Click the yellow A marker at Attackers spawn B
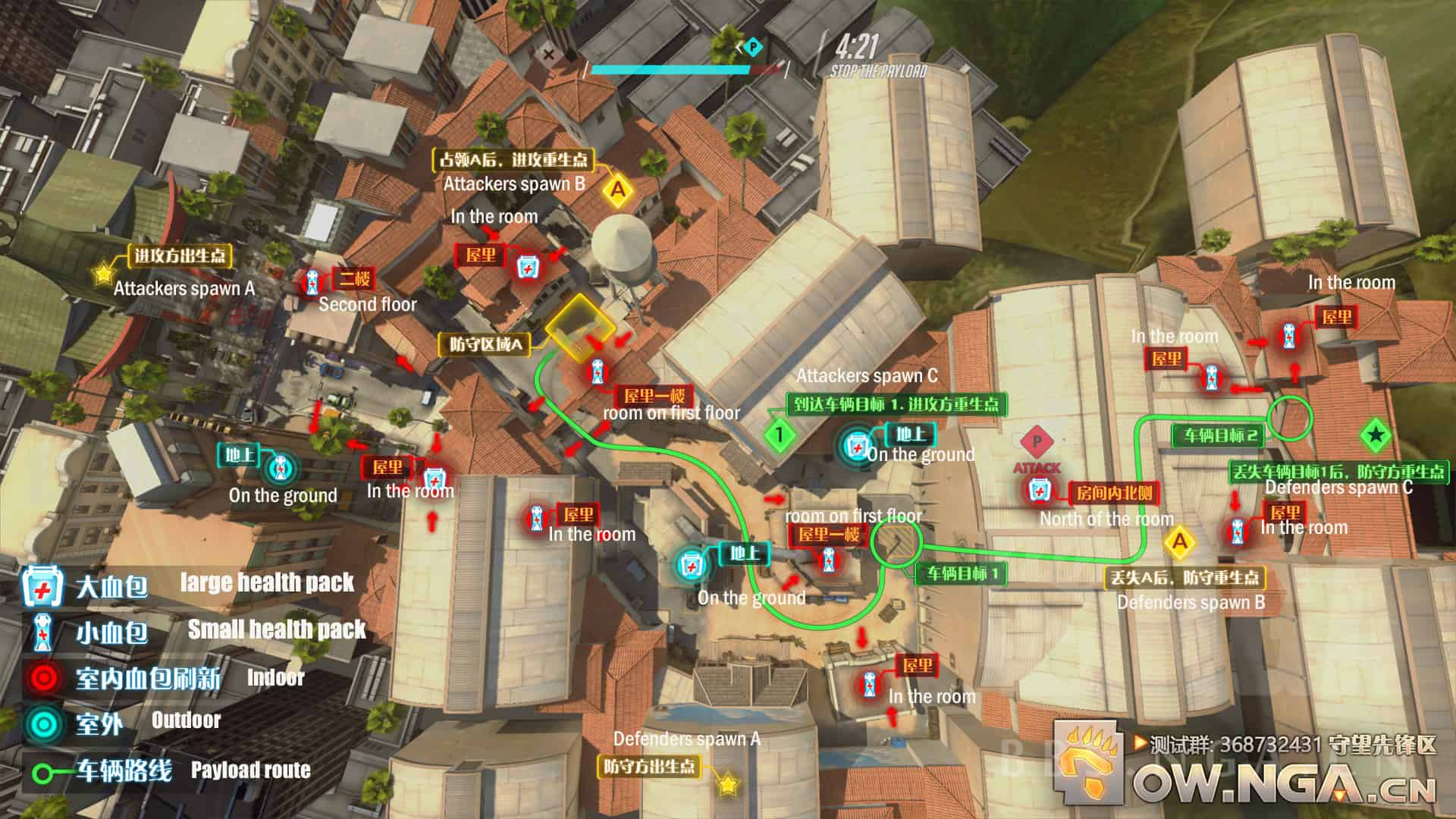This screenshot has width=1456, height=819. [618, 190]
